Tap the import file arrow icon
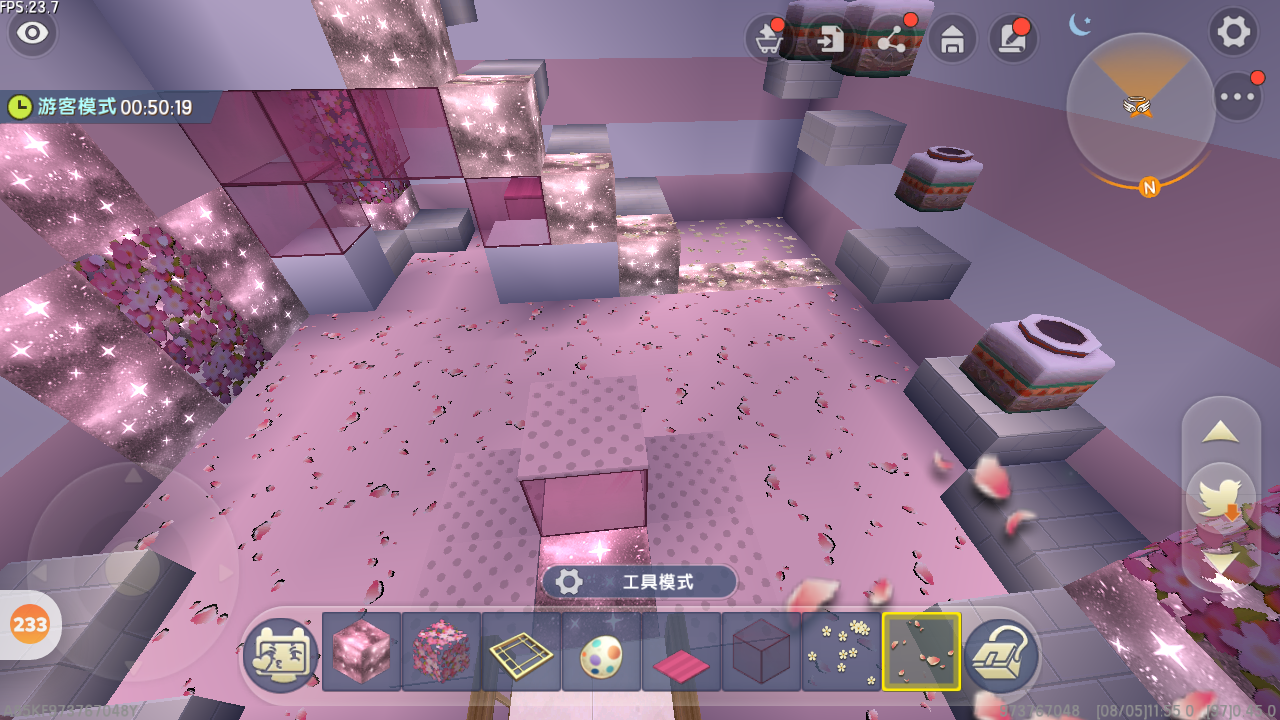This screenshot has width=1280, height=720. point(830,40)
